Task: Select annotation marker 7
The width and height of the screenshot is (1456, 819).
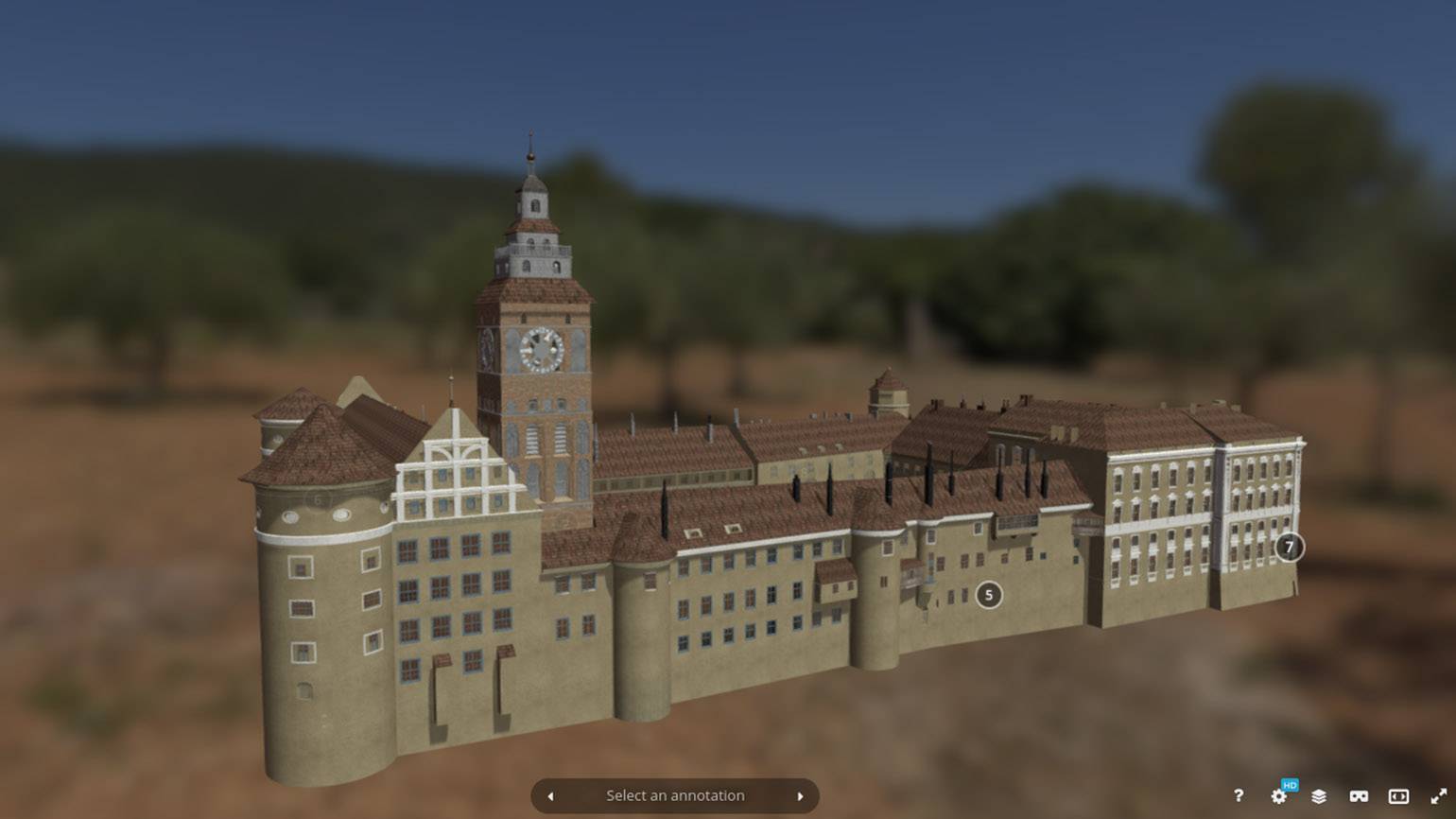Action: (1289, 547)
